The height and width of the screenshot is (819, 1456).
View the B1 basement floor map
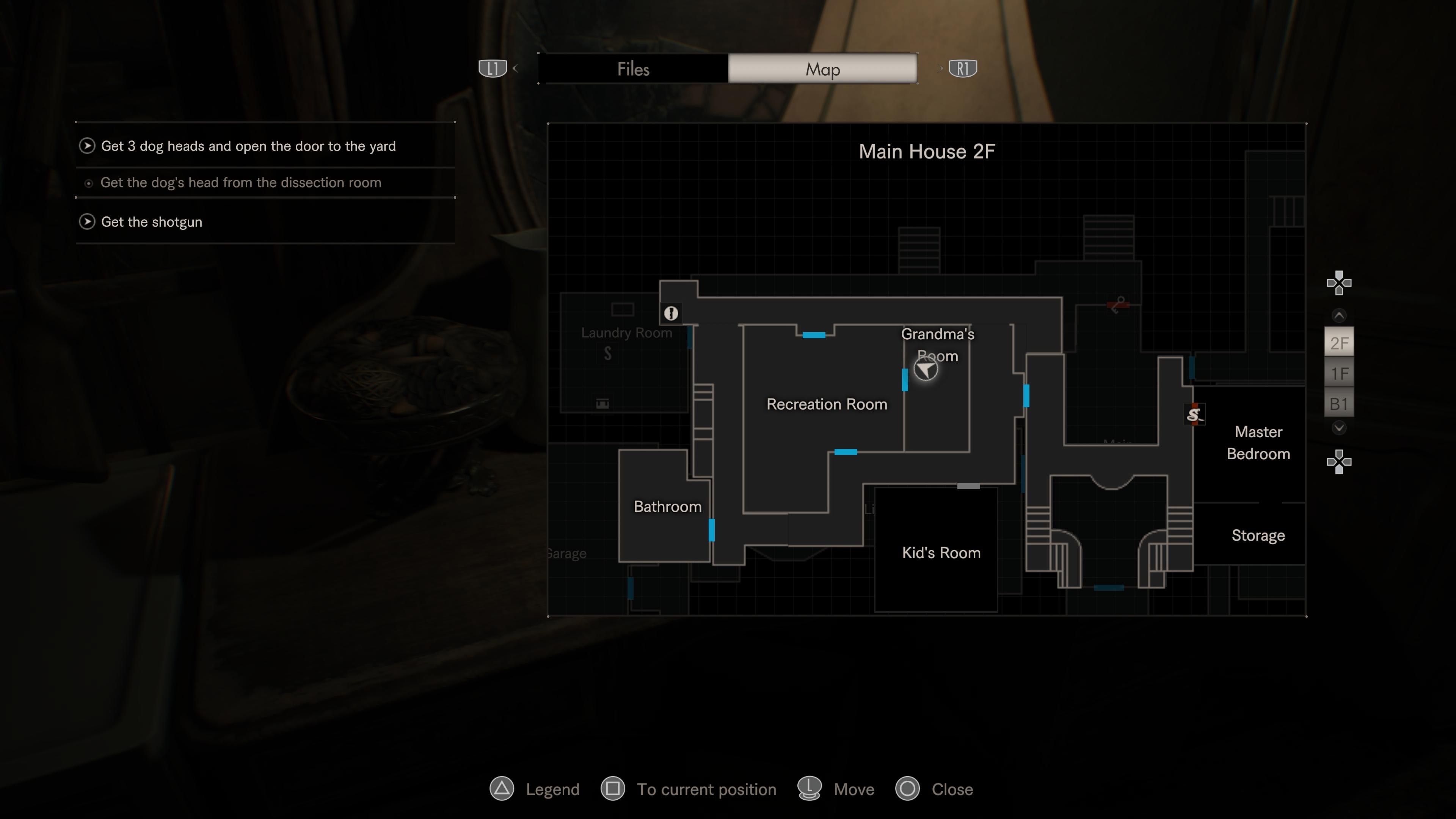pyautogui.click(x=1338, y=404)
